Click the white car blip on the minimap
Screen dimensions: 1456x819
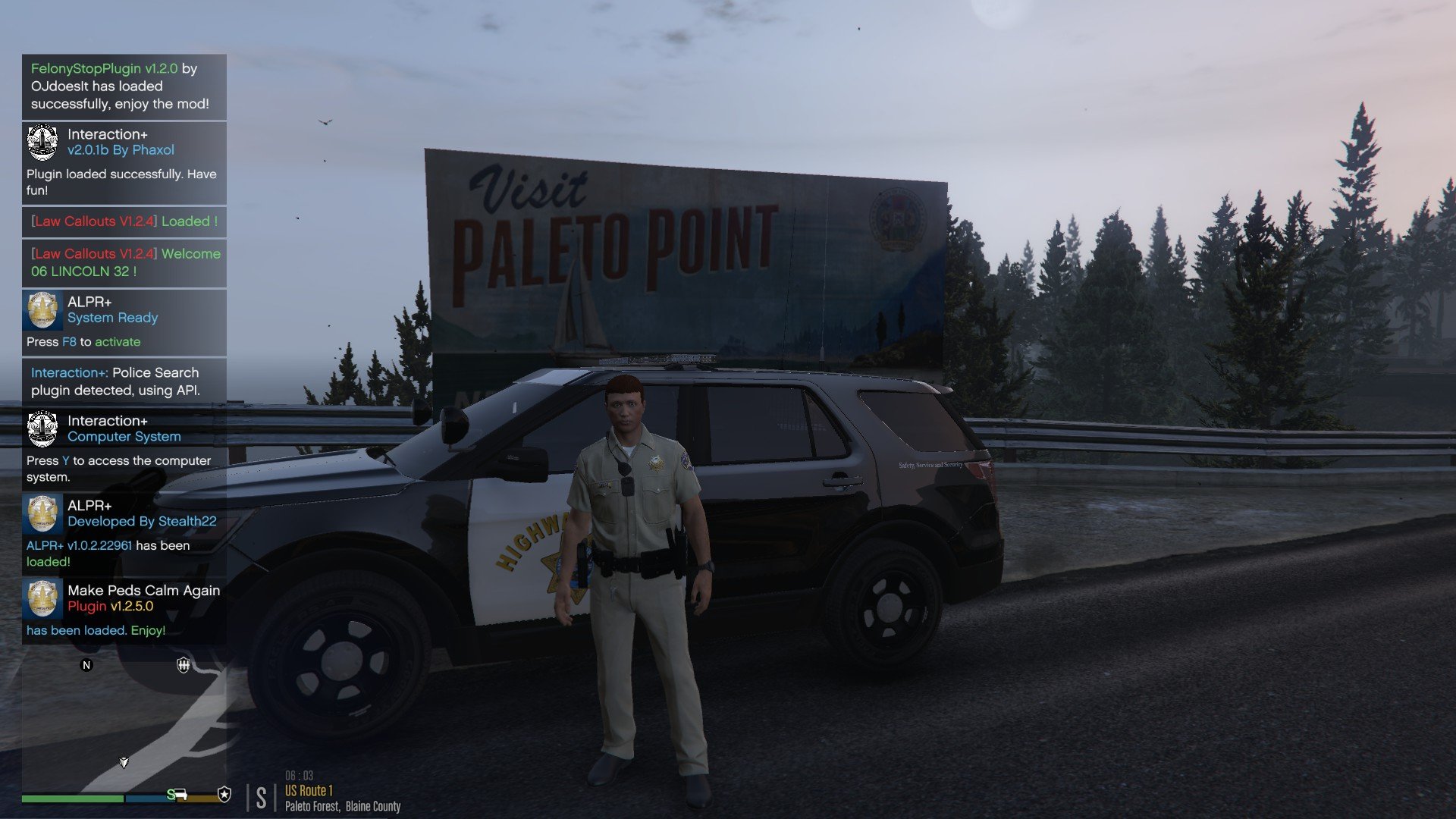(182, 795)
